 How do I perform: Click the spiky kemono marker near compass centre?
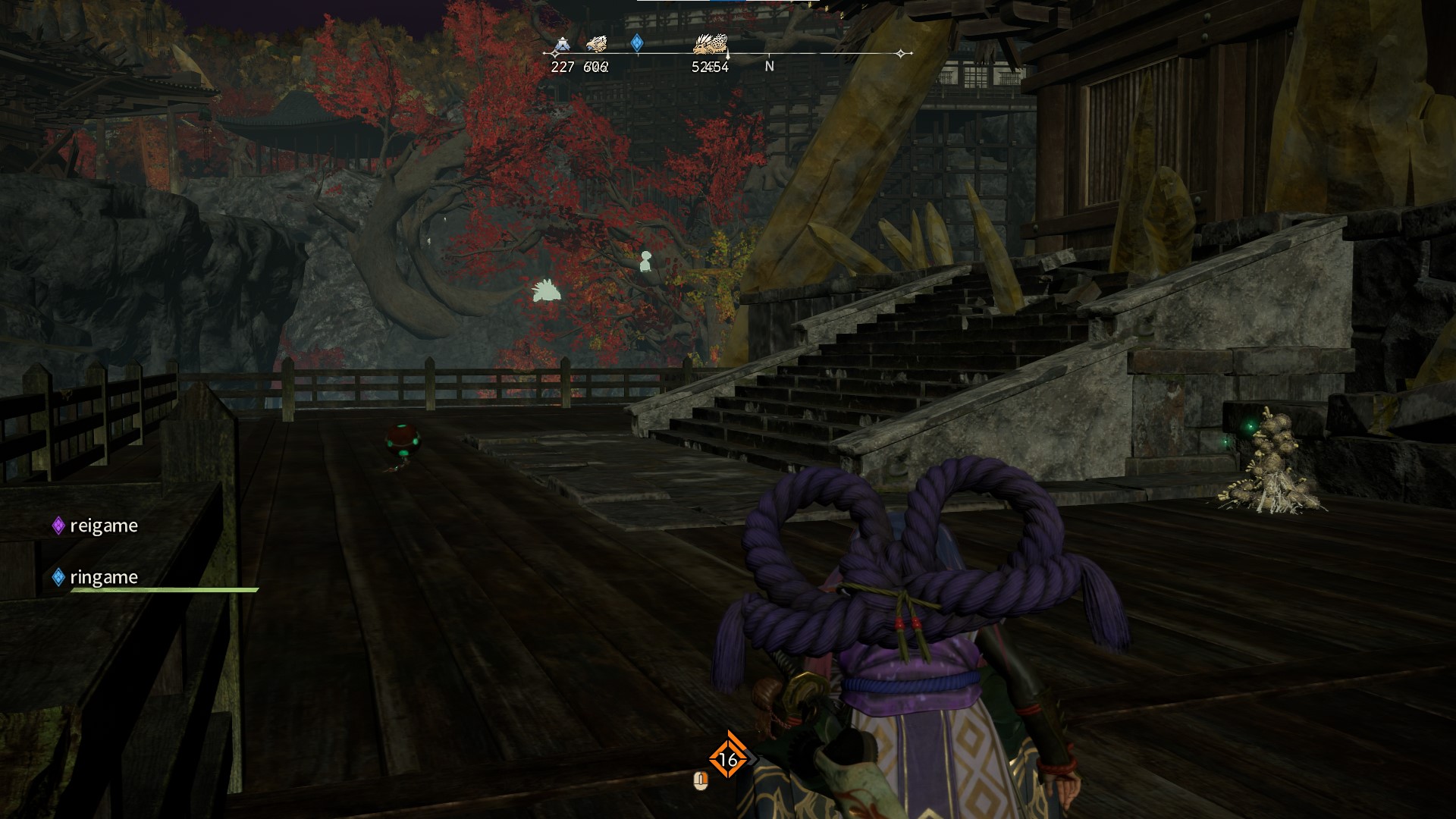click(x=711, y=44)
